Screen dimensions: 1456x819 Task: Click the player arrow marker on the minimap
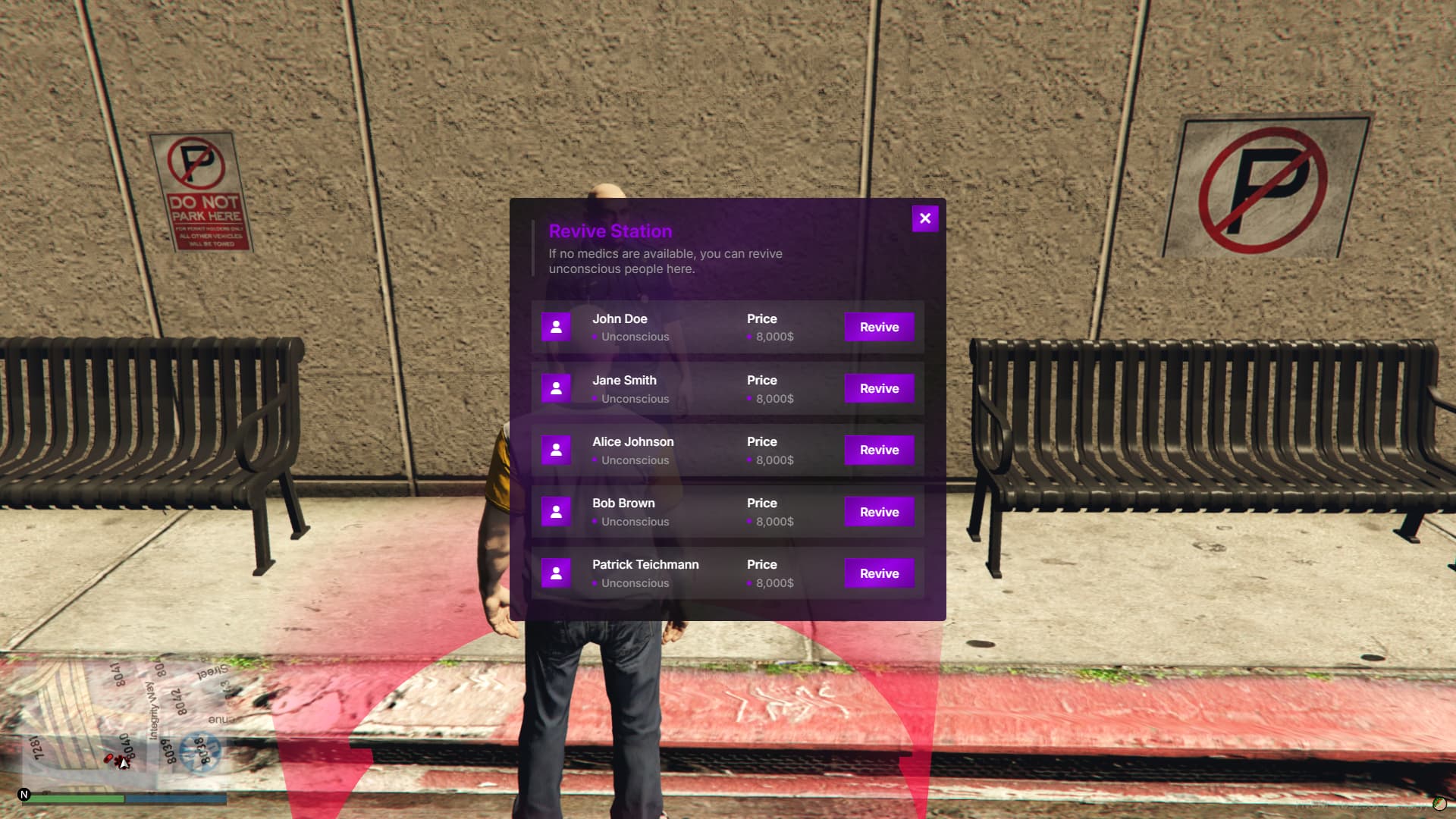coord(122,764)
